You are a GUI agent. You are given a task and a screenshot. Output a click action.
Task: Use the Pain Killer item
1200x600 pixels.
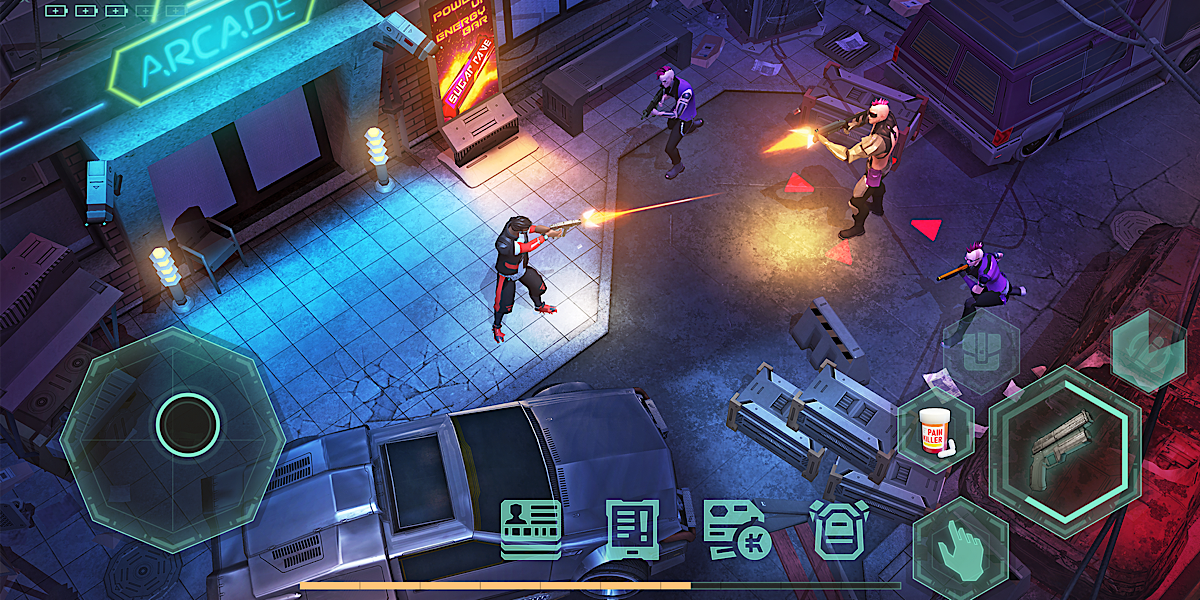(936, 432)
